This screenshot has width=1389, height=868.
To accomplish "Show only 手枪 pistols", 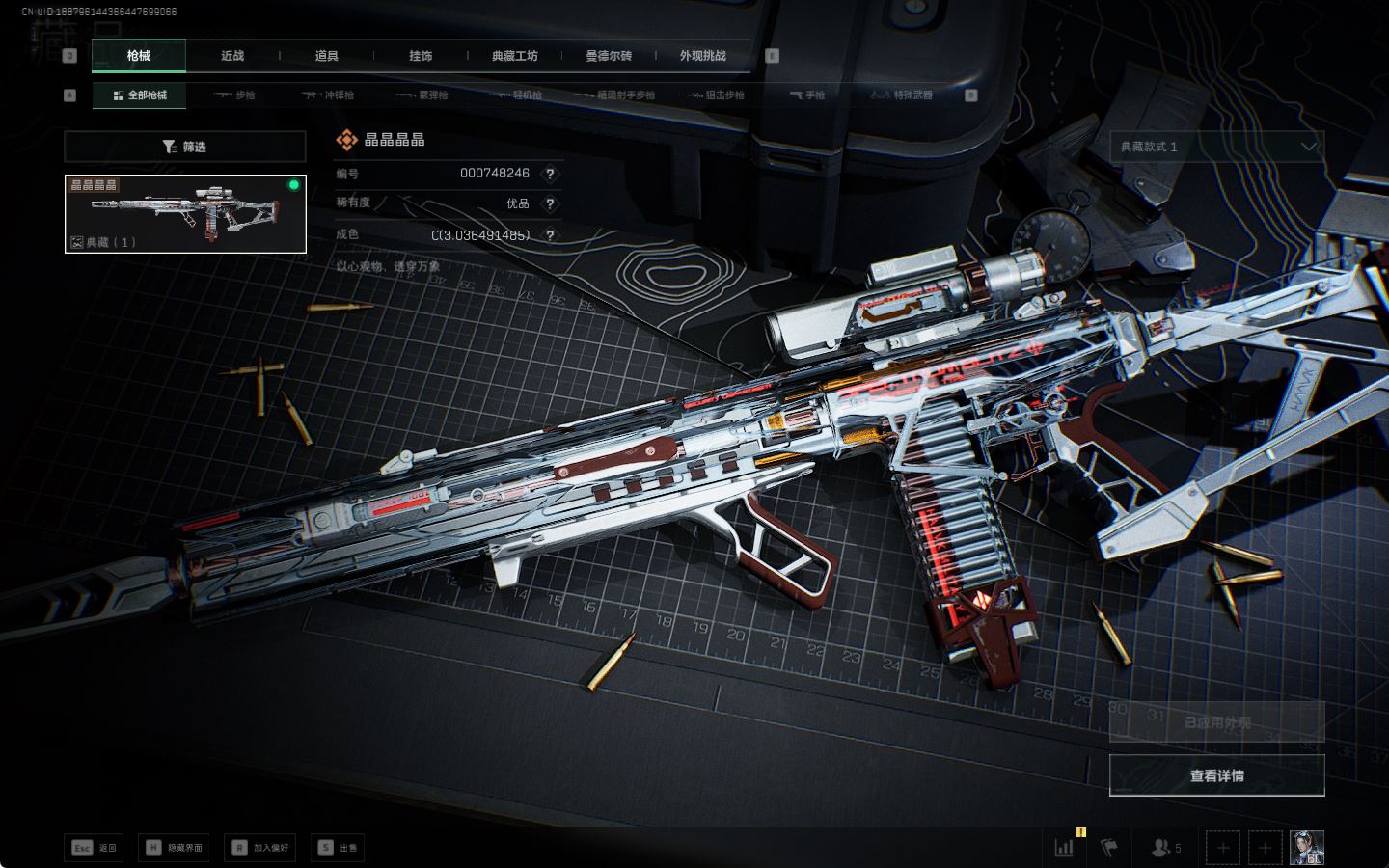I will [x=806, y=95].
